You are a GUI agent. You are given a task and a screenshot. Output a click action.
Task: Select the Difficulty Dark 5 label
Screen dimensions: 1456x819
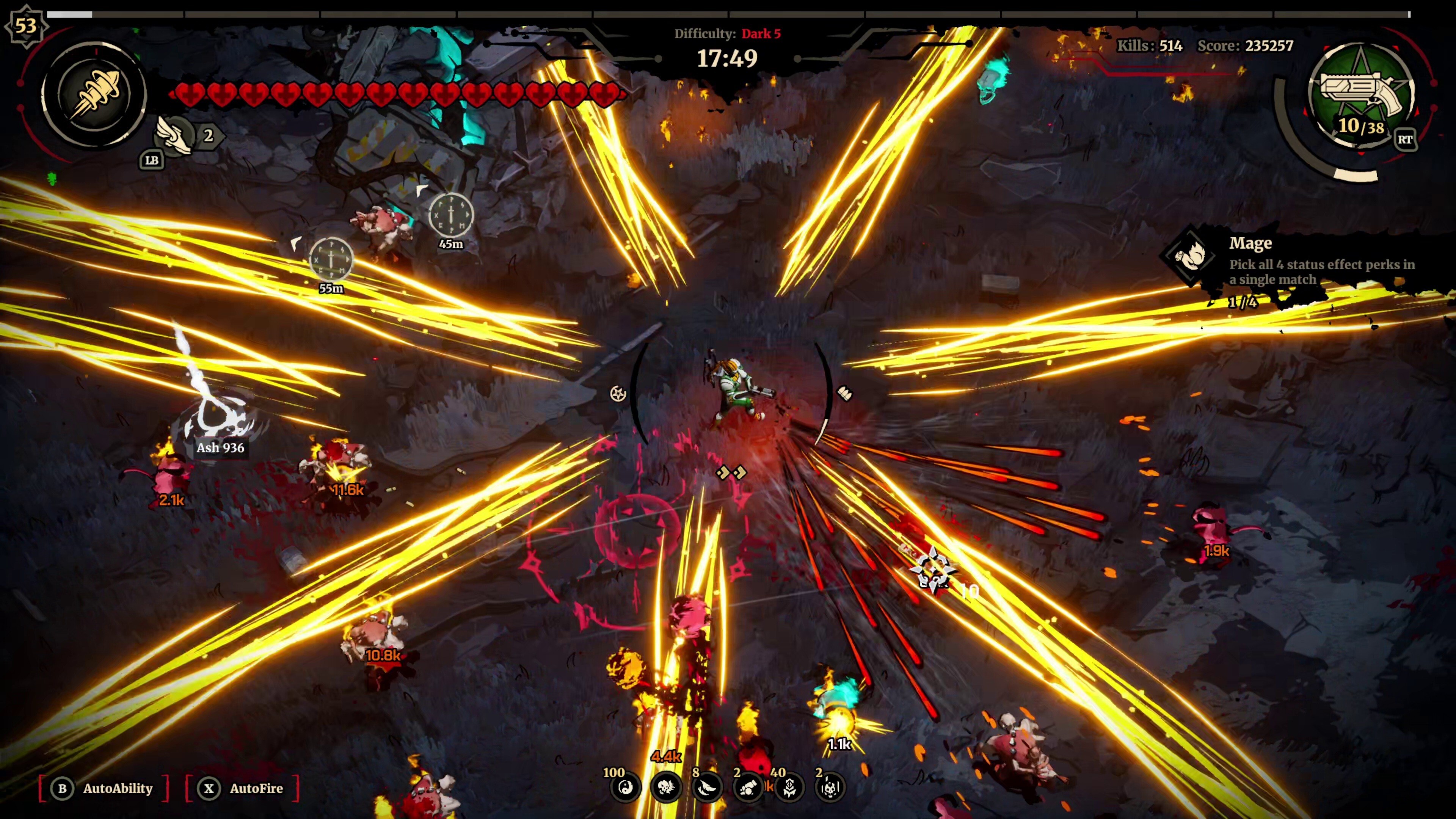pos(726,34)
